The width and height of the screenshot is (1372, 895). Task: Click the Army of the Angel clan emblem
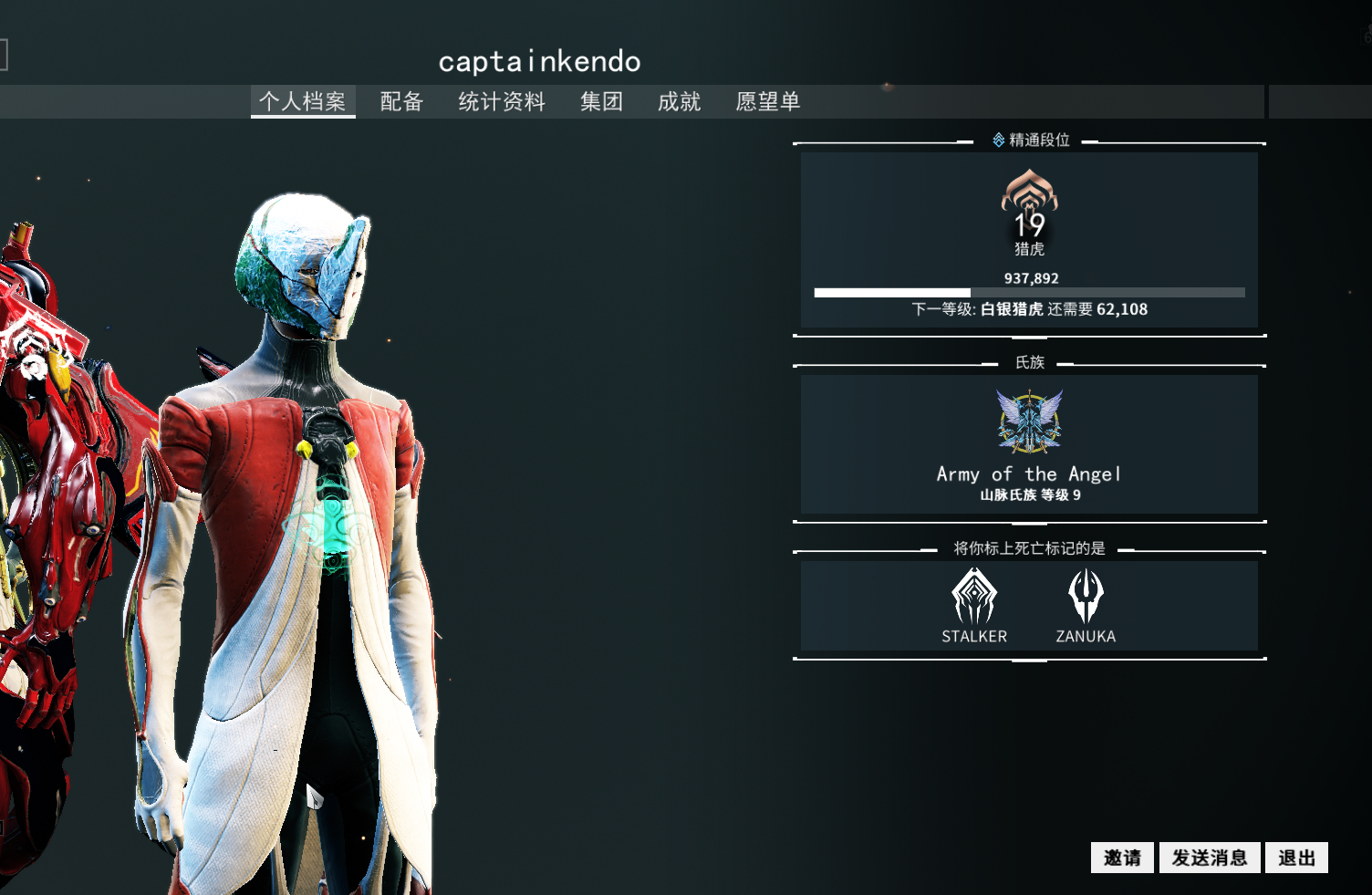coord(1029,421)
